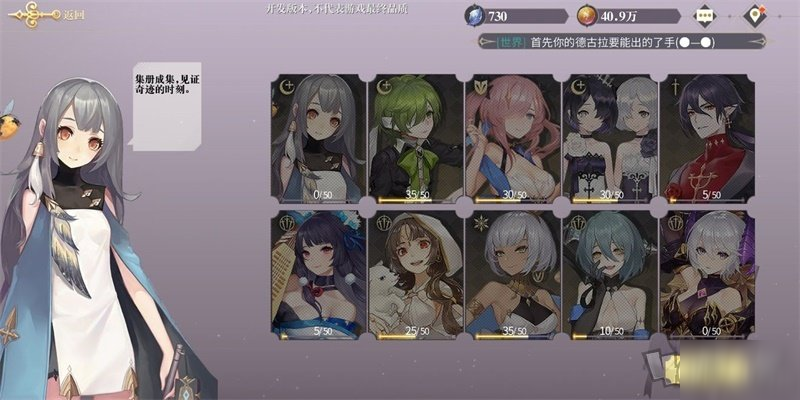Choose the purple-haired girl card with blue ribbon
Viewport: 800px width, 400px height.
point(317,272)
